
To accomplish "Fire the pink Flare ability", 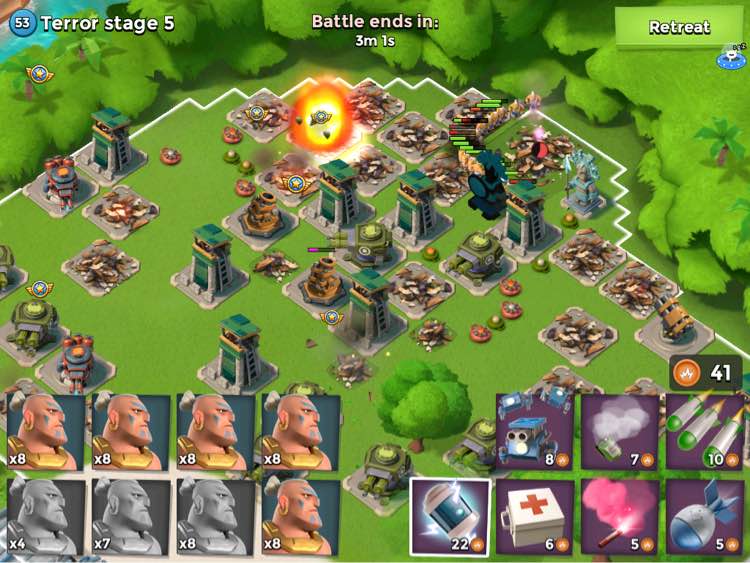I will [620, 516].
